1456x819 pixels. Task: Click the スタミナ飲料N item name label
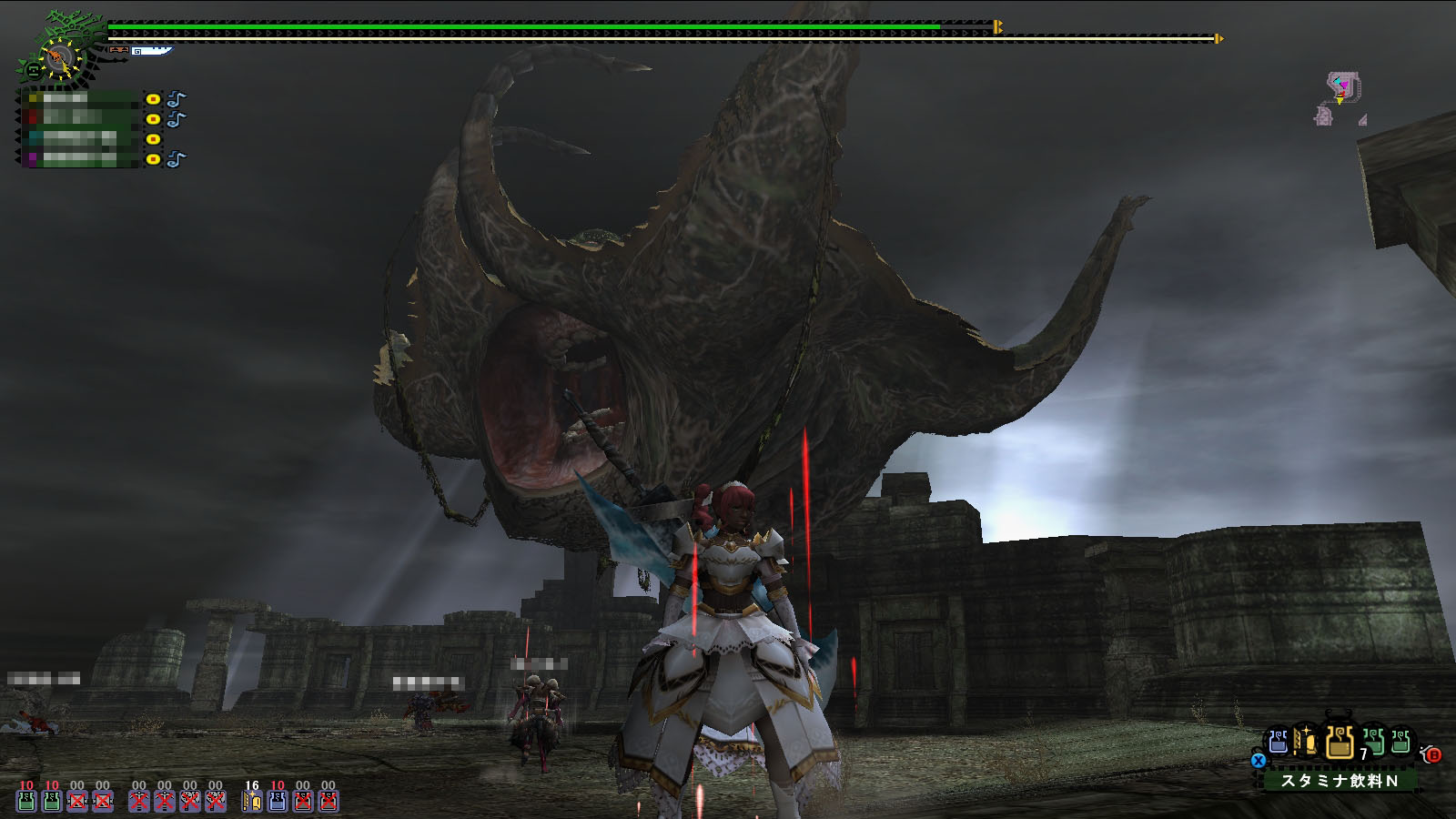pyautogui.click(x=1339, y=781)
